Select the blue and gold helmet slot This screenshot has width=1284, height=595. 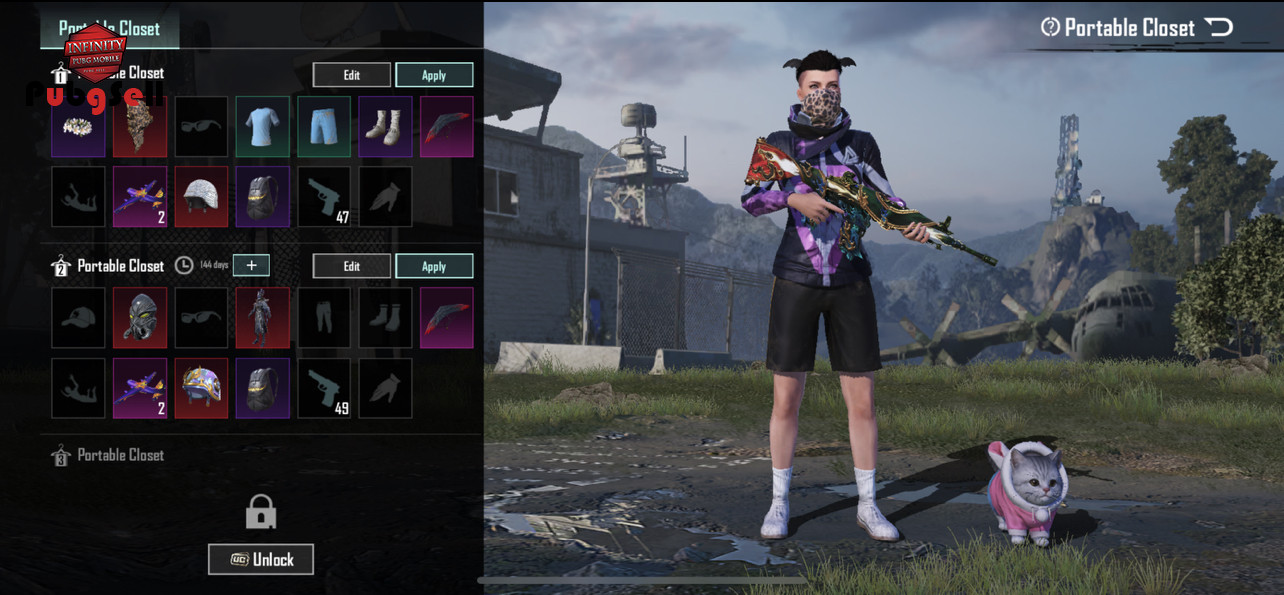point(201,388)
